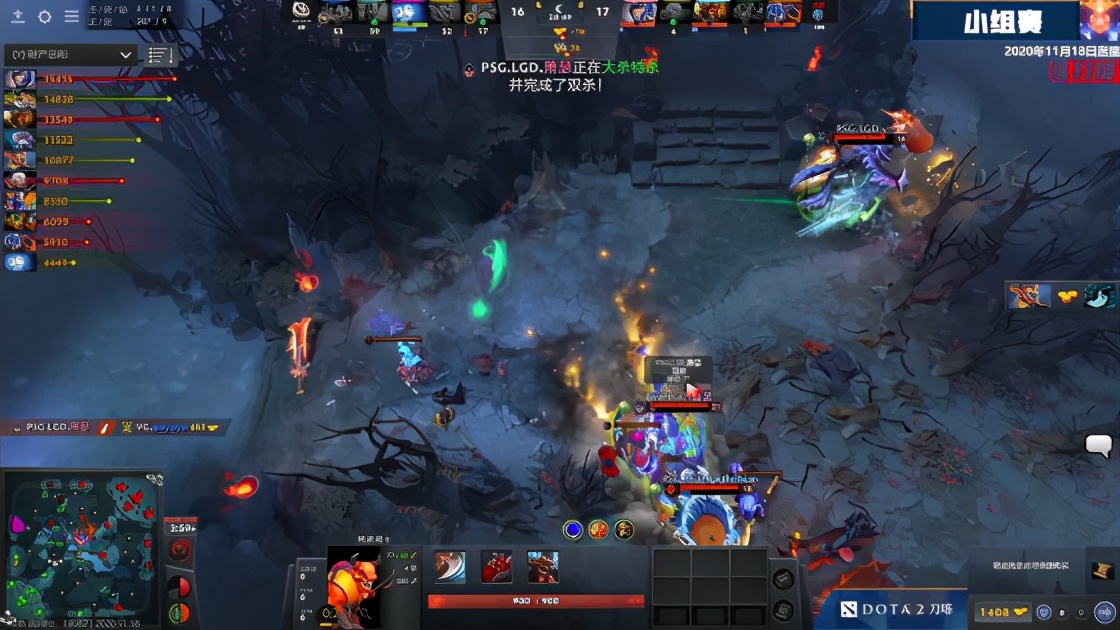Select the top hero portrait in the net worth list

point(19,79)
